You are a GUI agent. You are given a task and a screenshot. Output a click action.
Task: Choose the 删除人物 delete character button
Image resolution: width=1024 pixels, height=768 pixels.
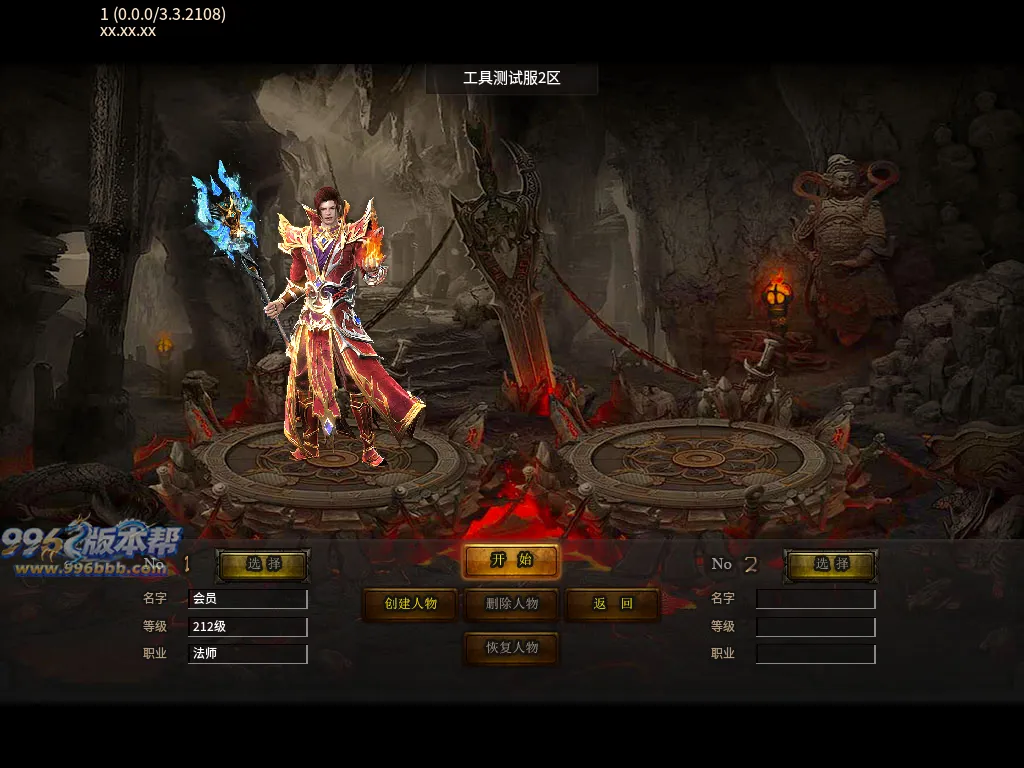[x=512, y=604]
